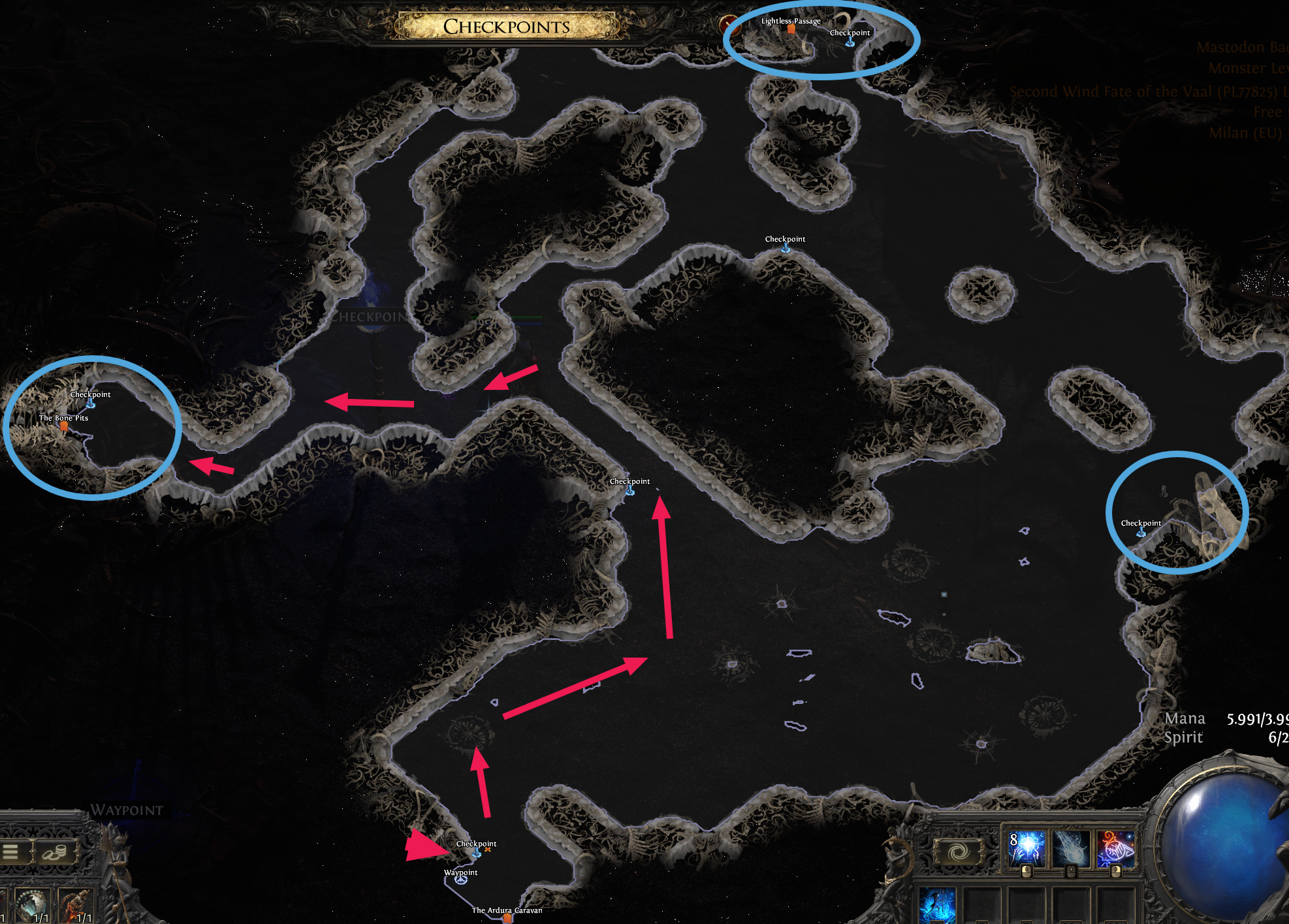The image size is (1289, 924).
Task: Select the circled Checkpoint on far right
Action: click(x=1140, y=532)
